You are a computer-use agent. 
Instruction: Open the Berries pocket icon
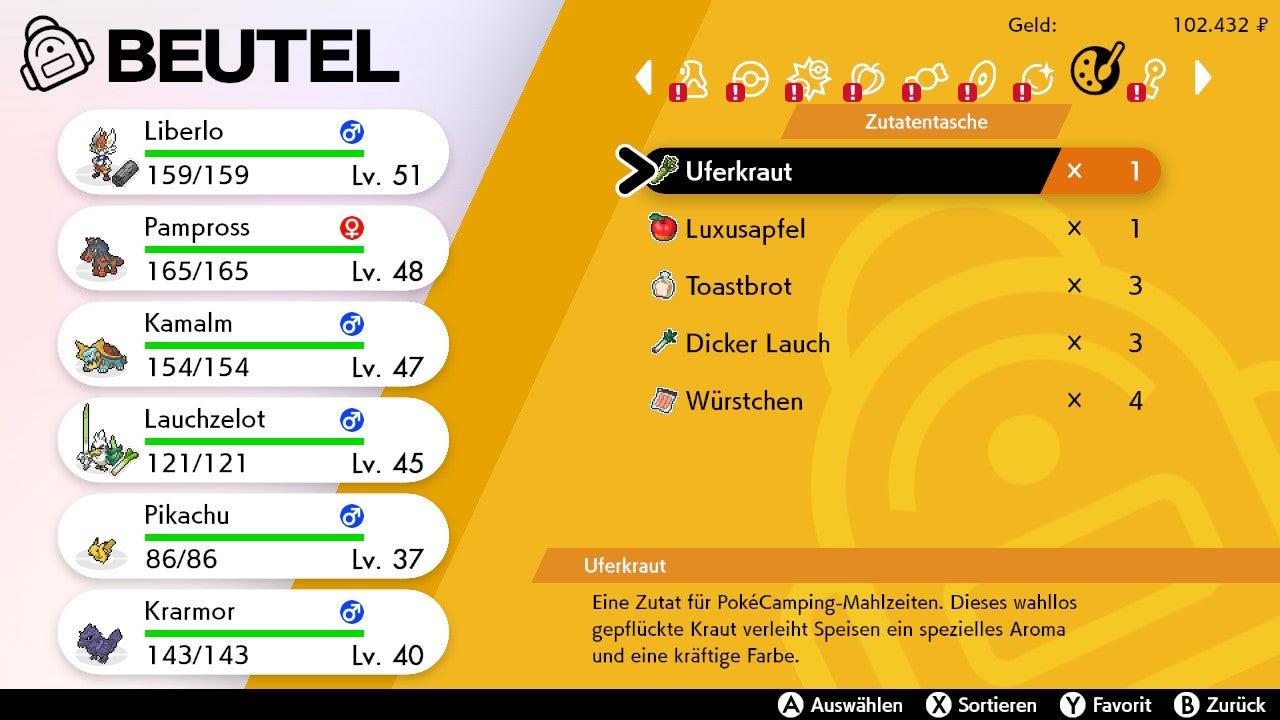coord(866,75)
